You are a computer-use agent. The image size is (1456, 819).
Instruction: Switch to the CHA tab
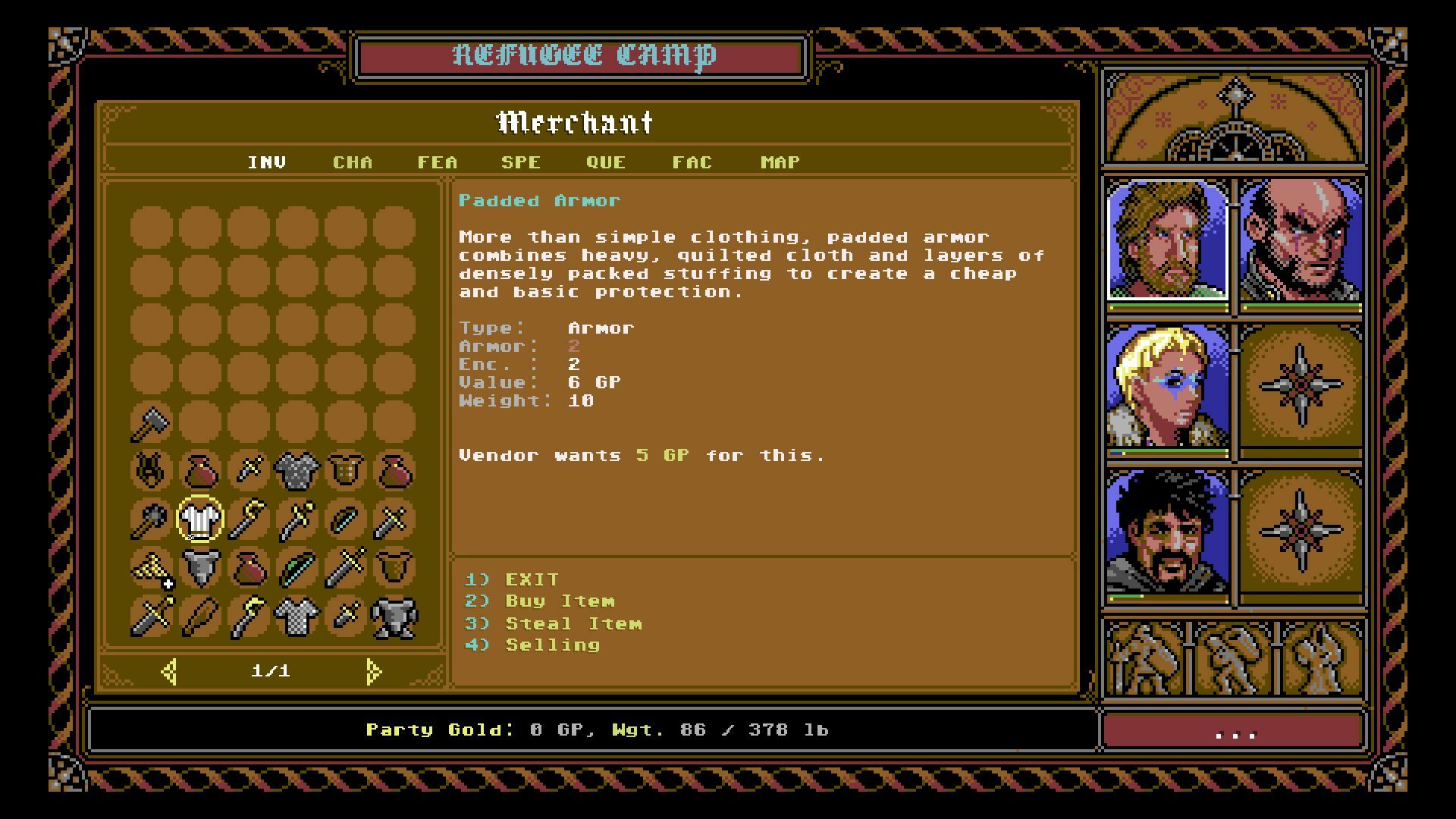[x=353, y=162]
